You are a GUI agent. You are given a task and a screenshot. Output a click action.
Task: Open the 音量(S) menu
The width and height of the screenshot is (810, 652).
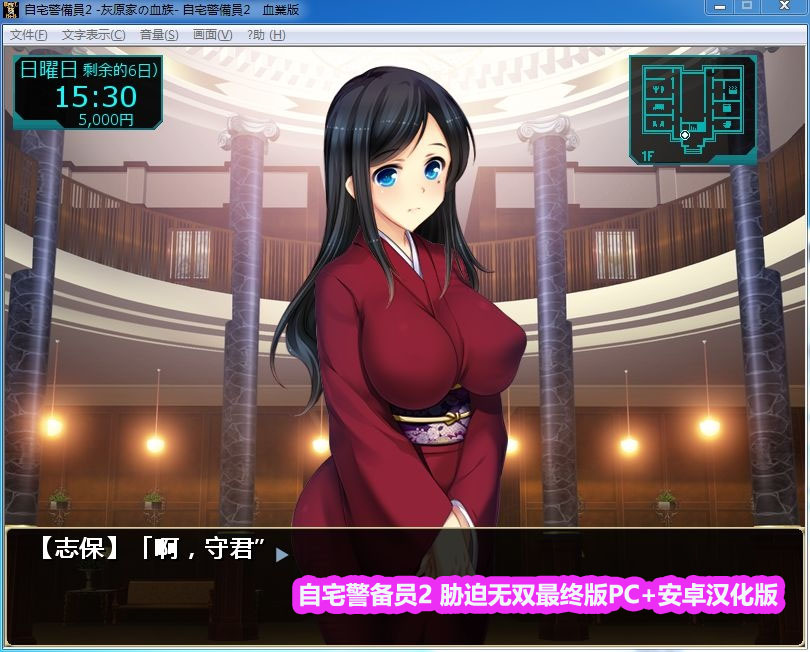159,35
